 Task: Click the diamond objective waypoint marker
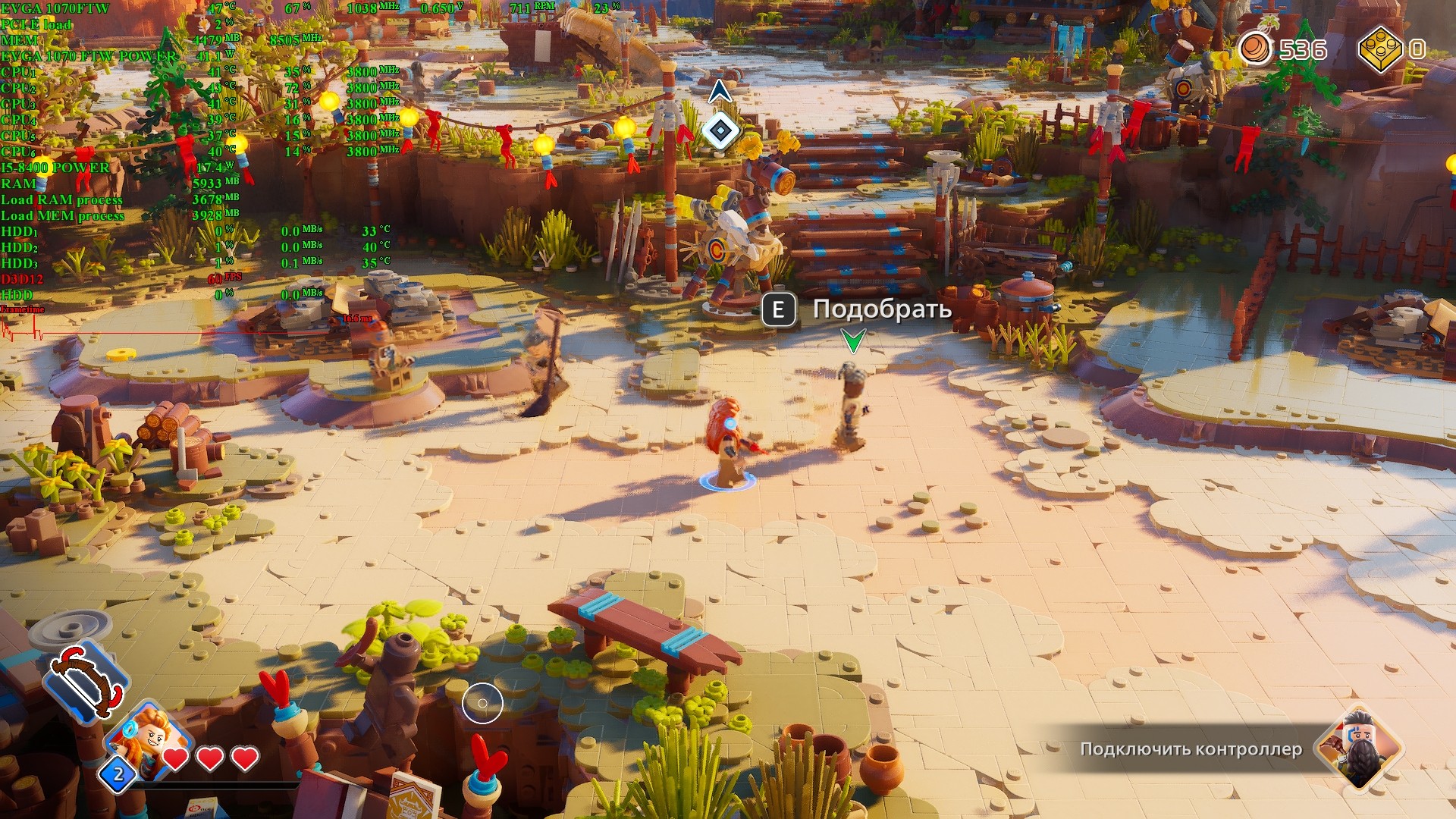pyautogui.click(x=720, y=130)
